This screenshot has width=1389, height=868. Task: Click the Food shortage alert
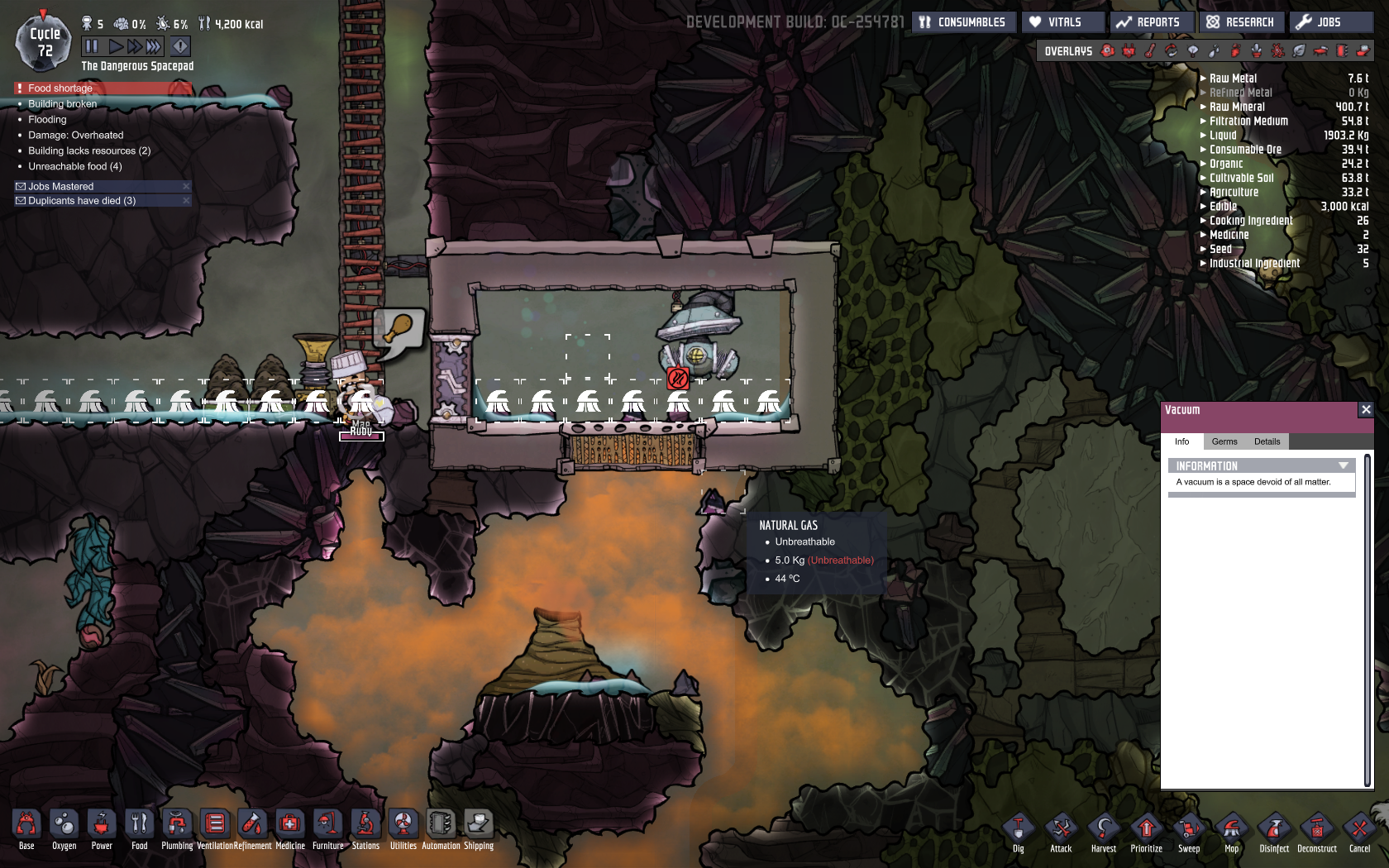tap(103, 88)
